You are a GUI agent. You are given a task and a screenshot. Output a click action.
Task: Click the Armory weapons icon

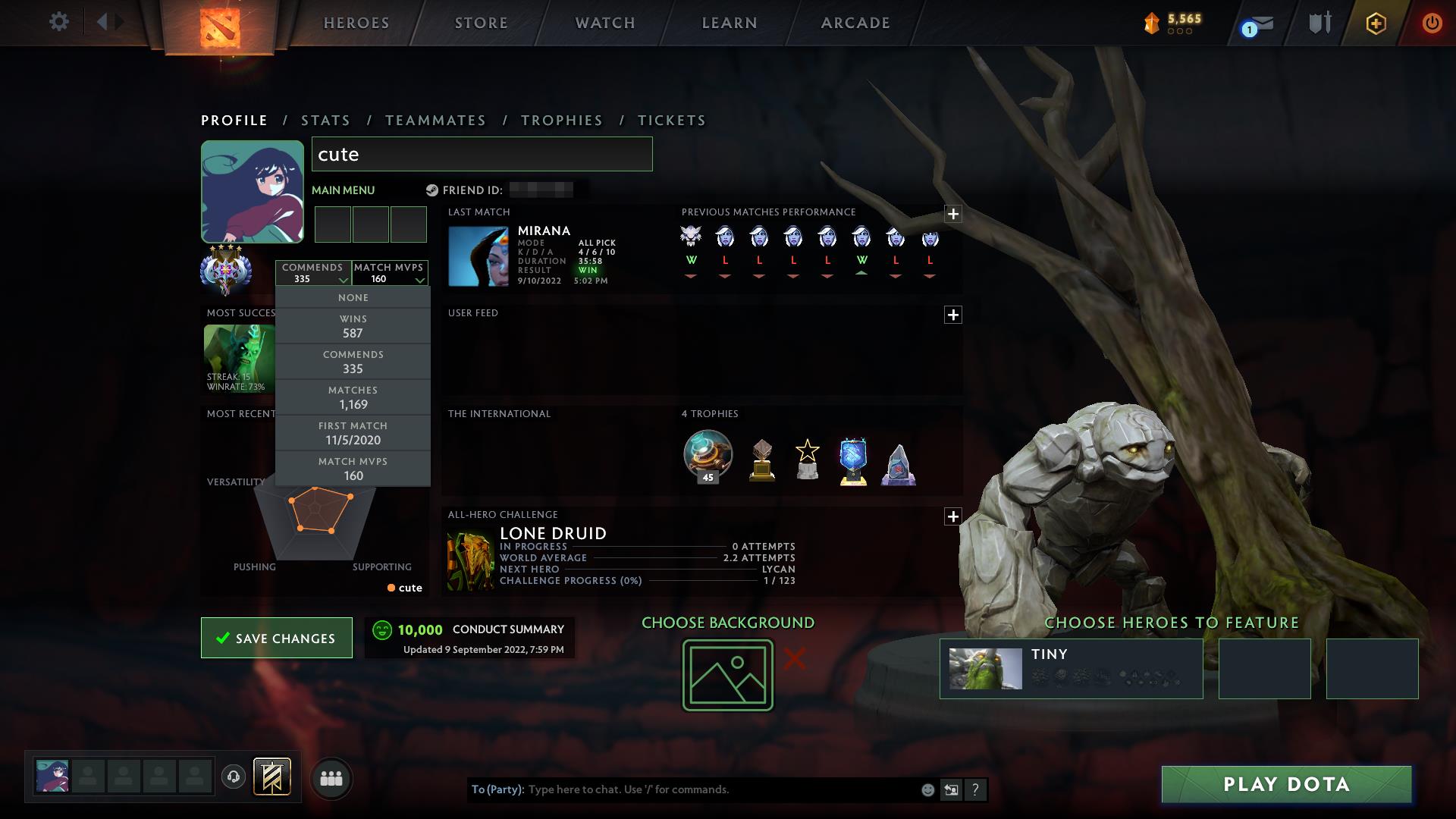pyautogui.click(x=1318, y=23)
